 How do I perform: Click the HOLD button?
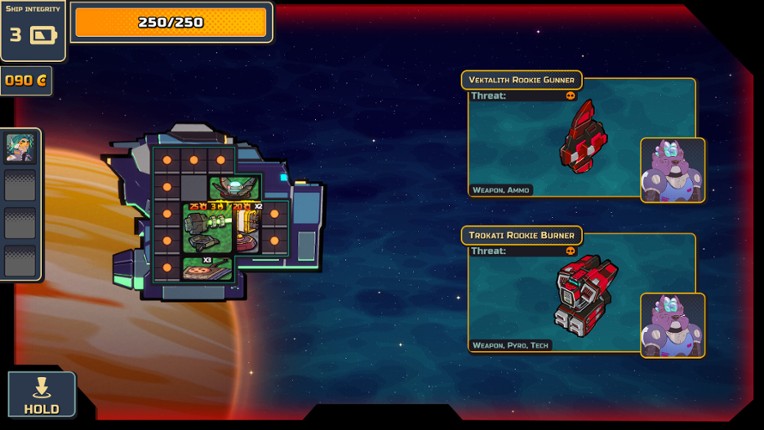41,394
